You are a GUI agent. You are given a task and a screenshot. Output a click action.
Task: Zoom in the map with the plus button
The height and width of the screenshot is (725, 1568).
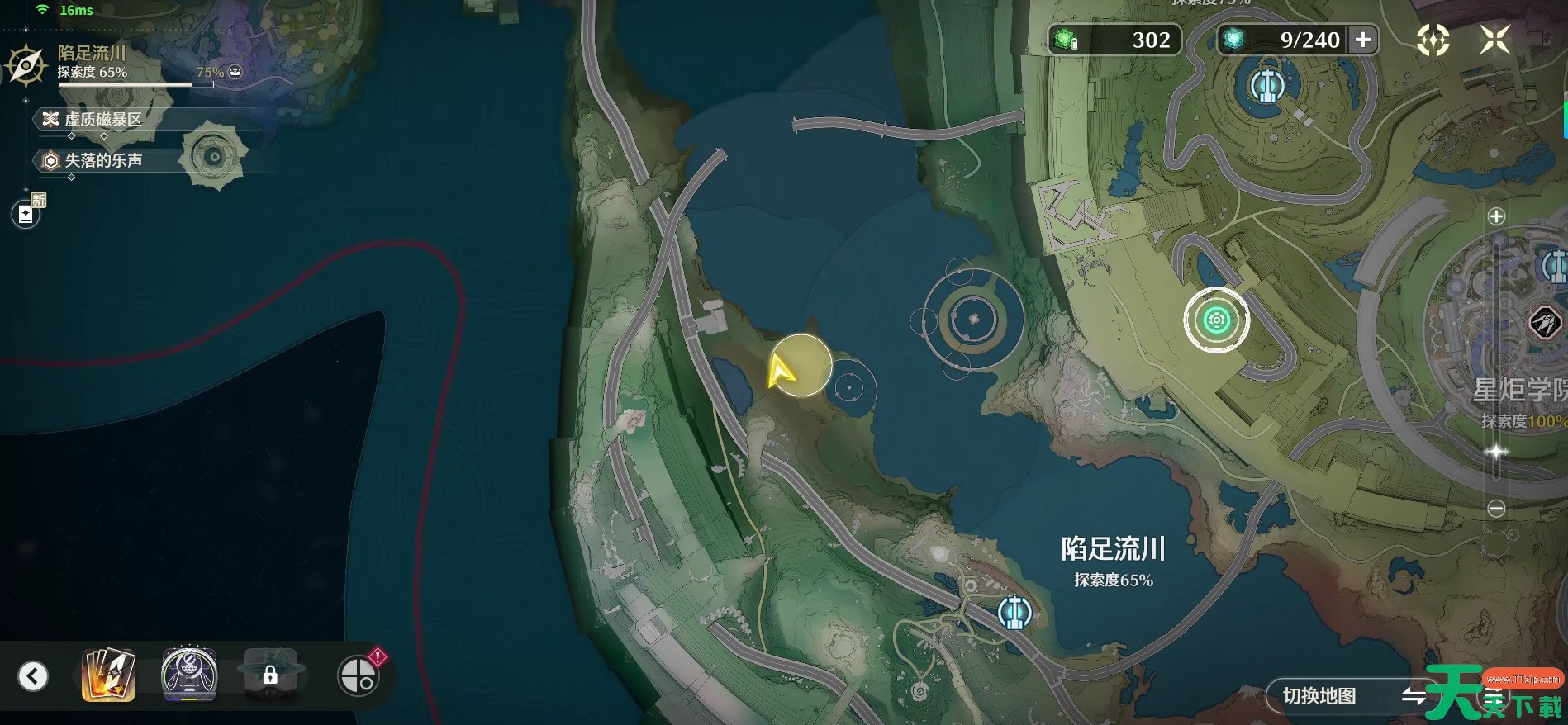click(1496, 216)
